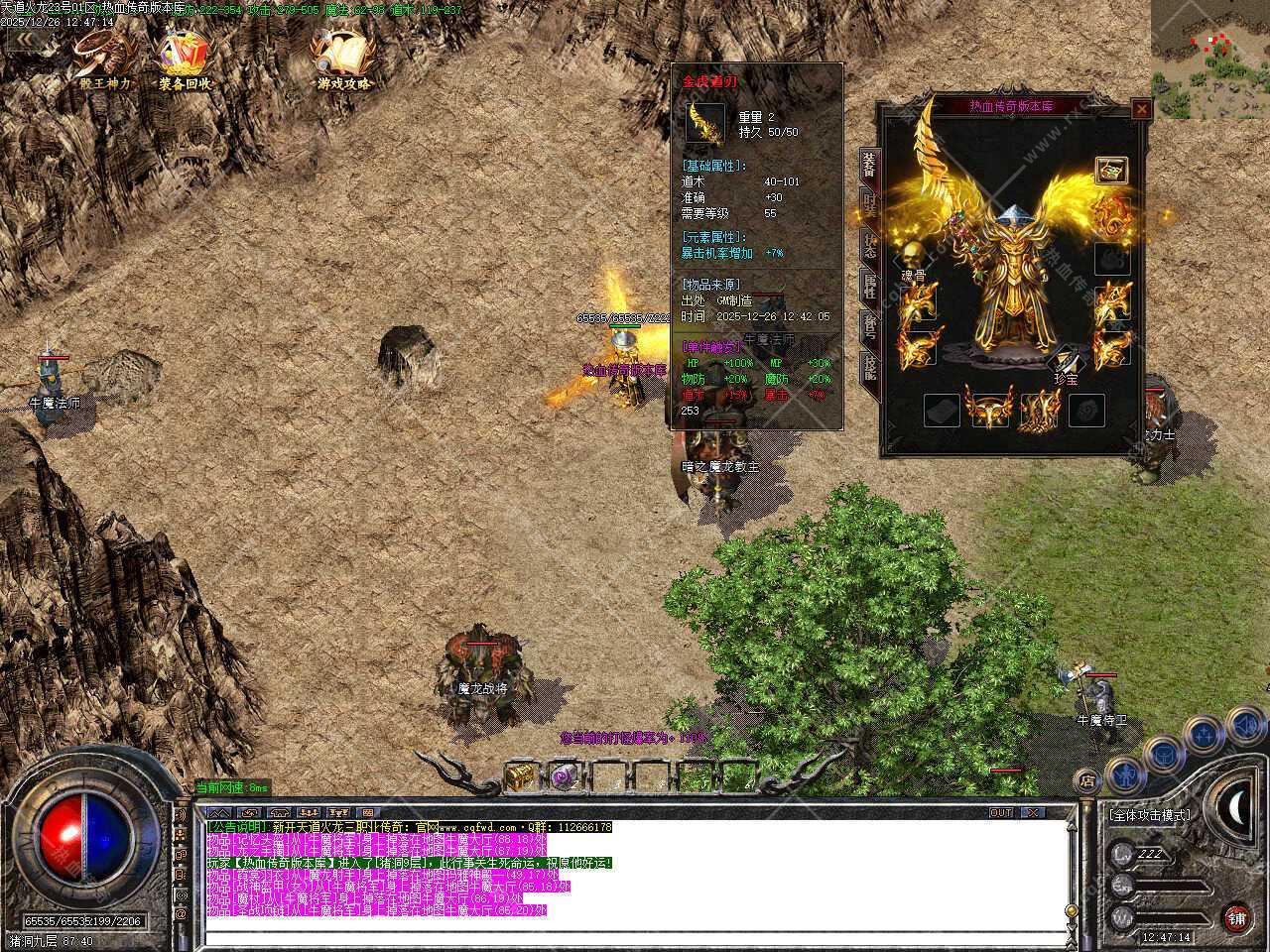Image resolution: width=1270 pixels, height=952 pixels.
Task: Switch to the 时装 fashion tab
Action: [x=869, y=207]
